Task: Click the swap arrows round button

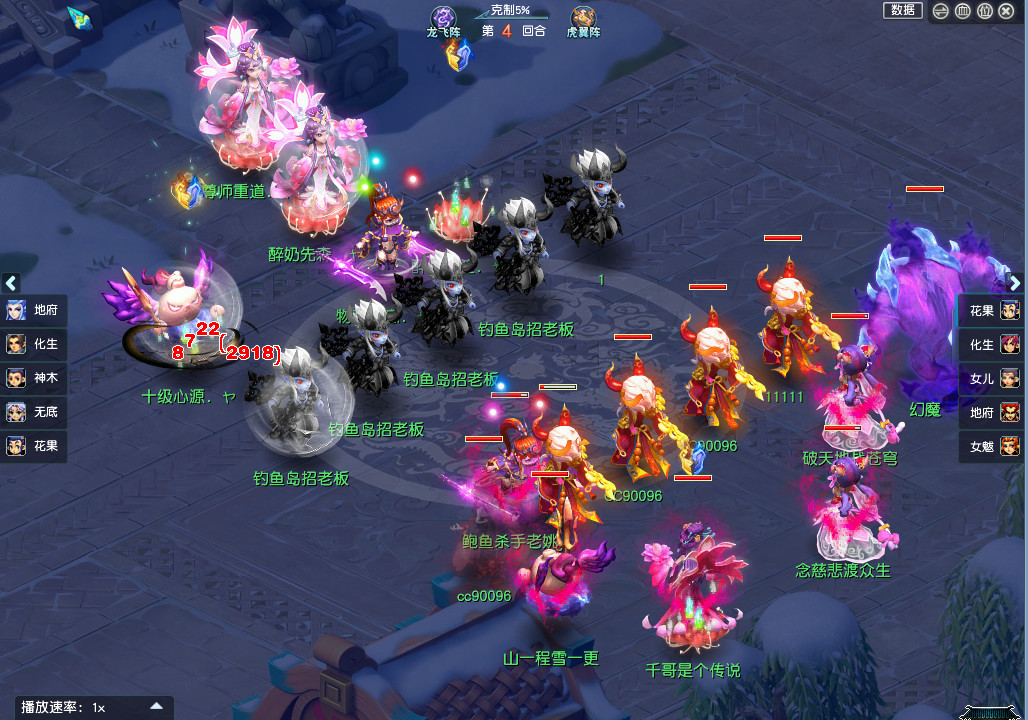Action: click(x=941, y=11)
